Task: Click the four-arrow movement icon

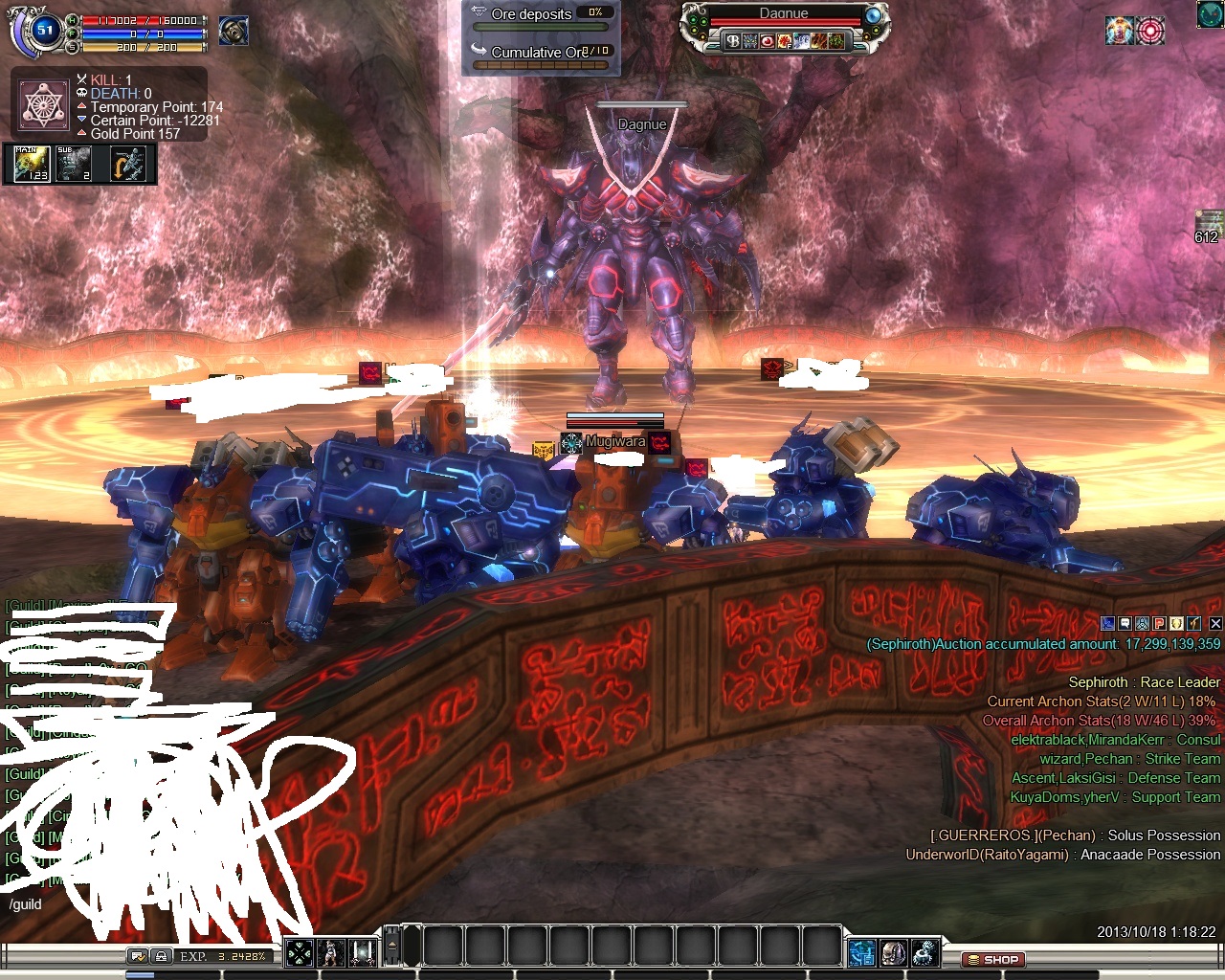Action: [x=300, y=952]
